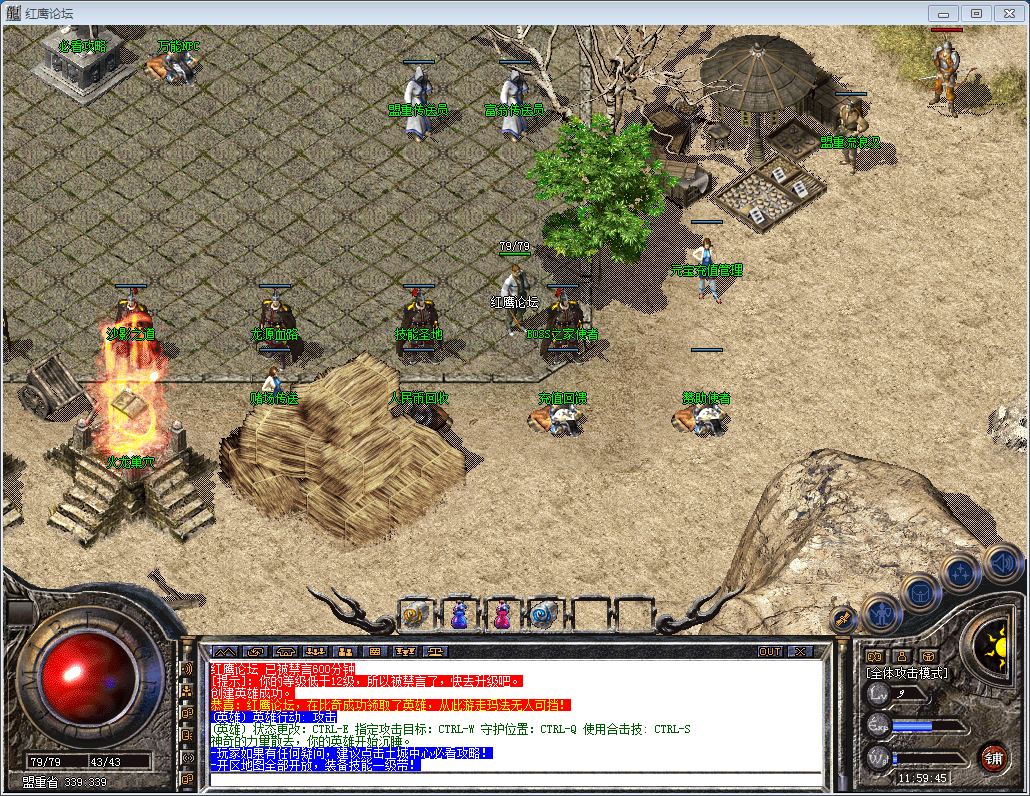Use the blue scroll in the belt
Viewport: 1030px width, 796px height.
click(x=544, y=615)
